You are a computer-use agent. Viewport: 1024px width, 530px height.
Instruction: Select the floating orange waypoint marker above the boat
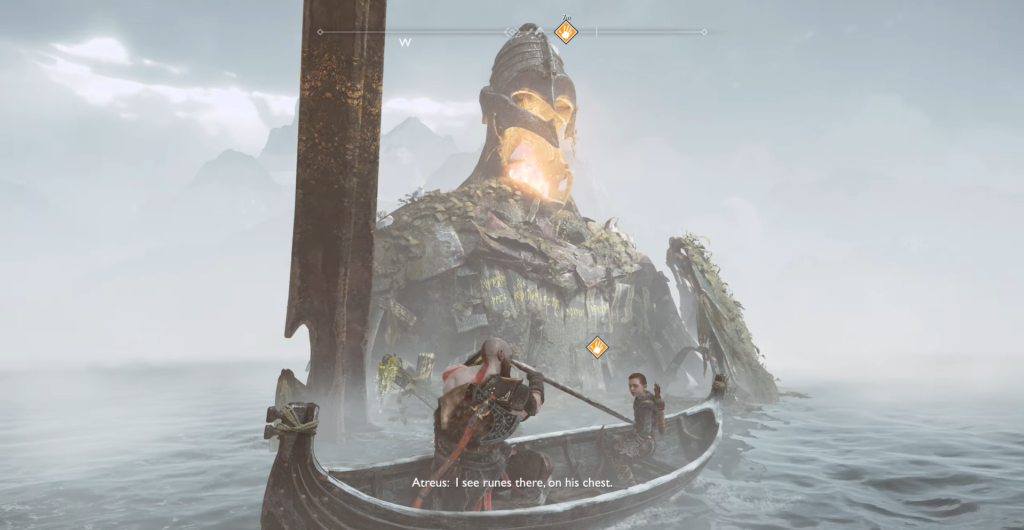click(x=597, y=347)
